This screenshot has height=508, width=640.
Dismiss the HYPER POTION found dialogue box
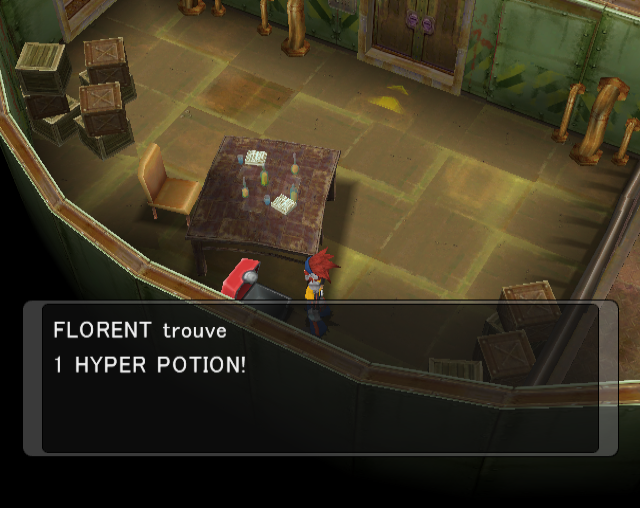pyautogui.click(x=320, y=378)
